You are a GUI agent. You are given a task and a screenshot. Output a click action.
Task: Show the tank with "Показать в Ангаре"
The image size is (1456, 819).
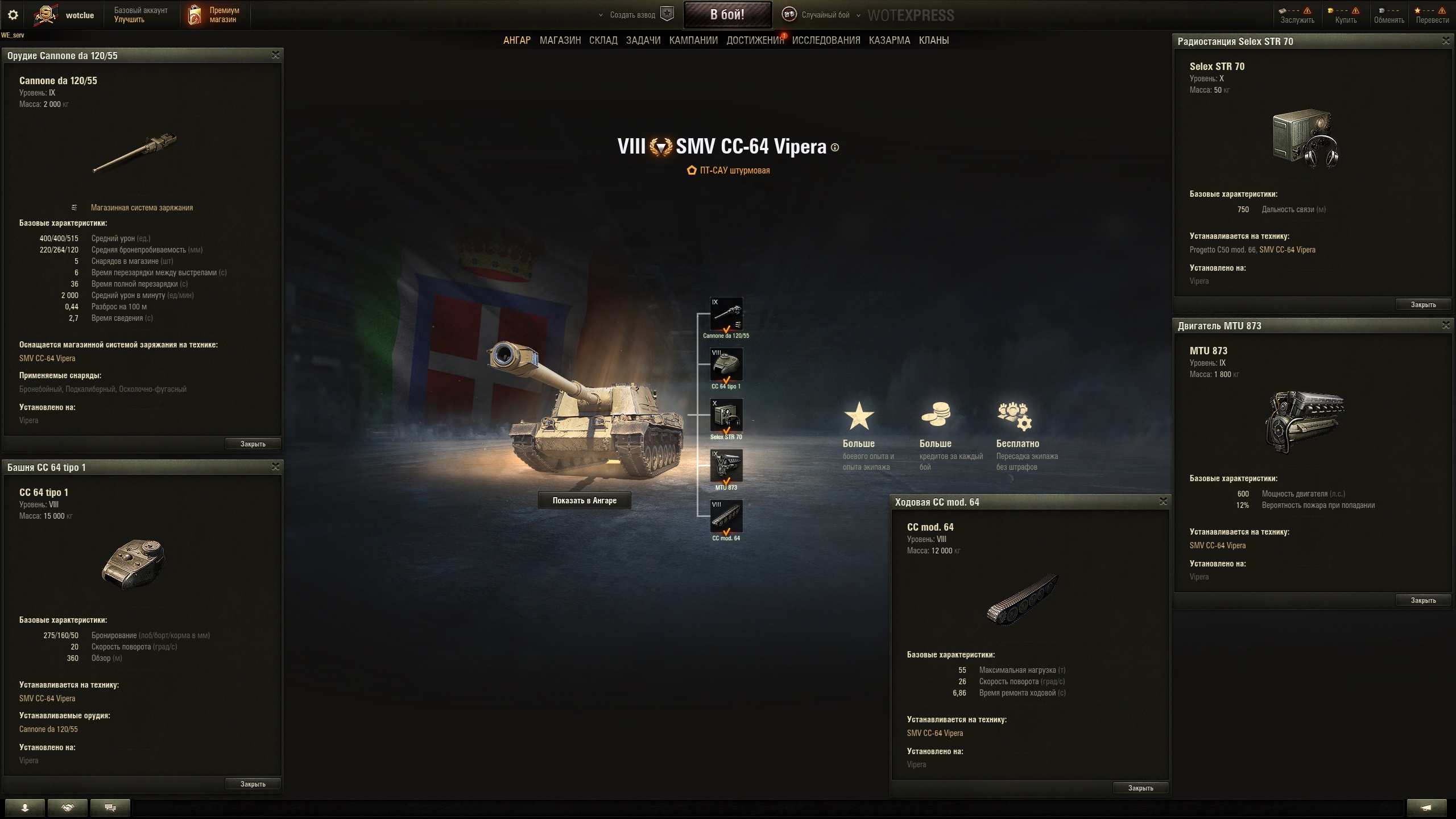(584, 500)
